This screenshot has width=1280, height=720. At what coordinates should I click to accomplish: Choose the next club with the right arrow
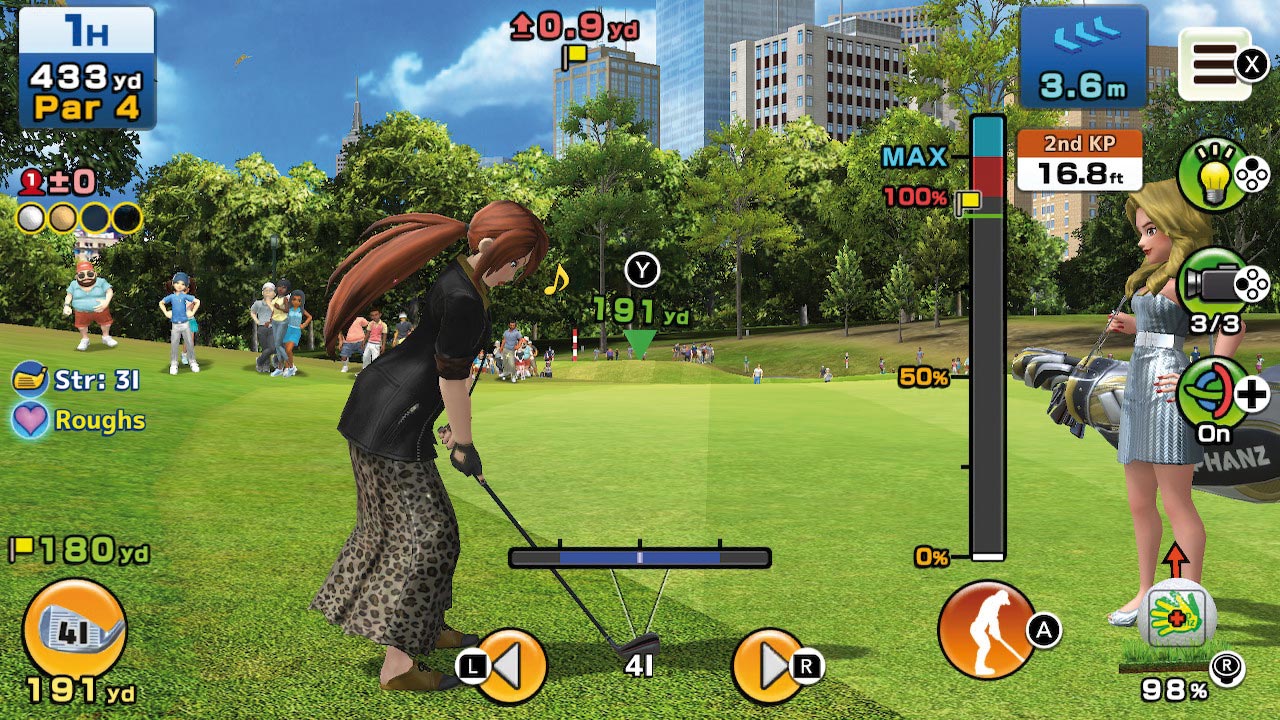click(768, 665)
